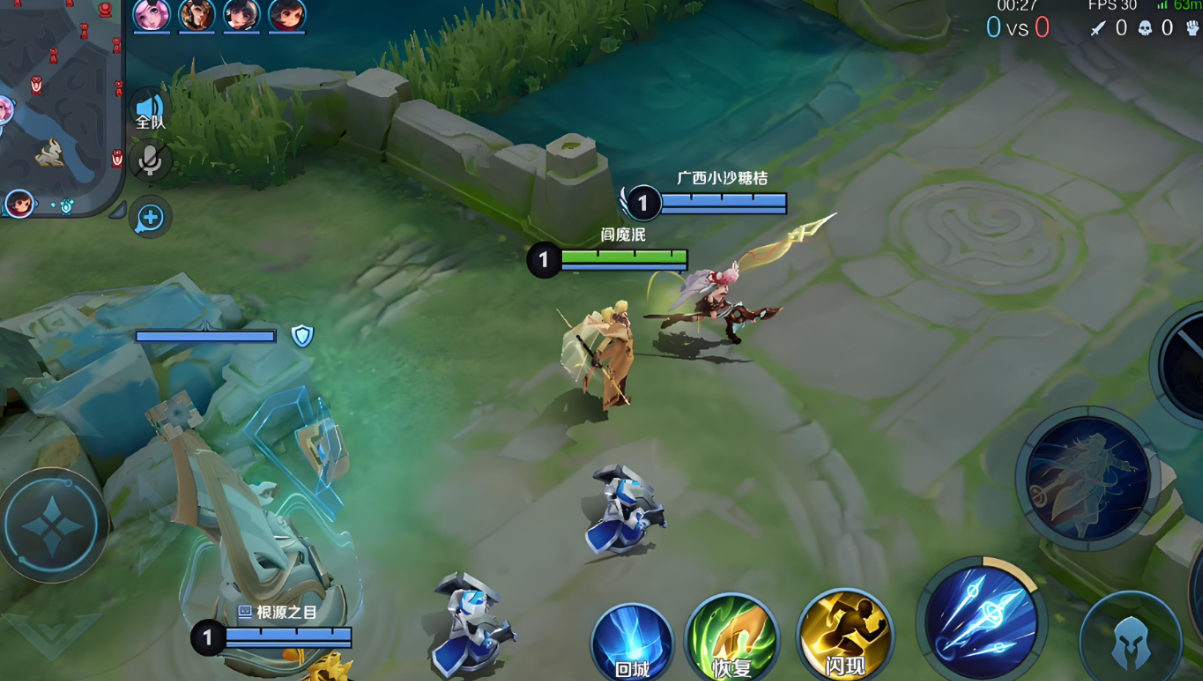Screen dimensions: 1203x681
Task: Tap the virtual movement joystick
Action: click(x=53, y=524)
